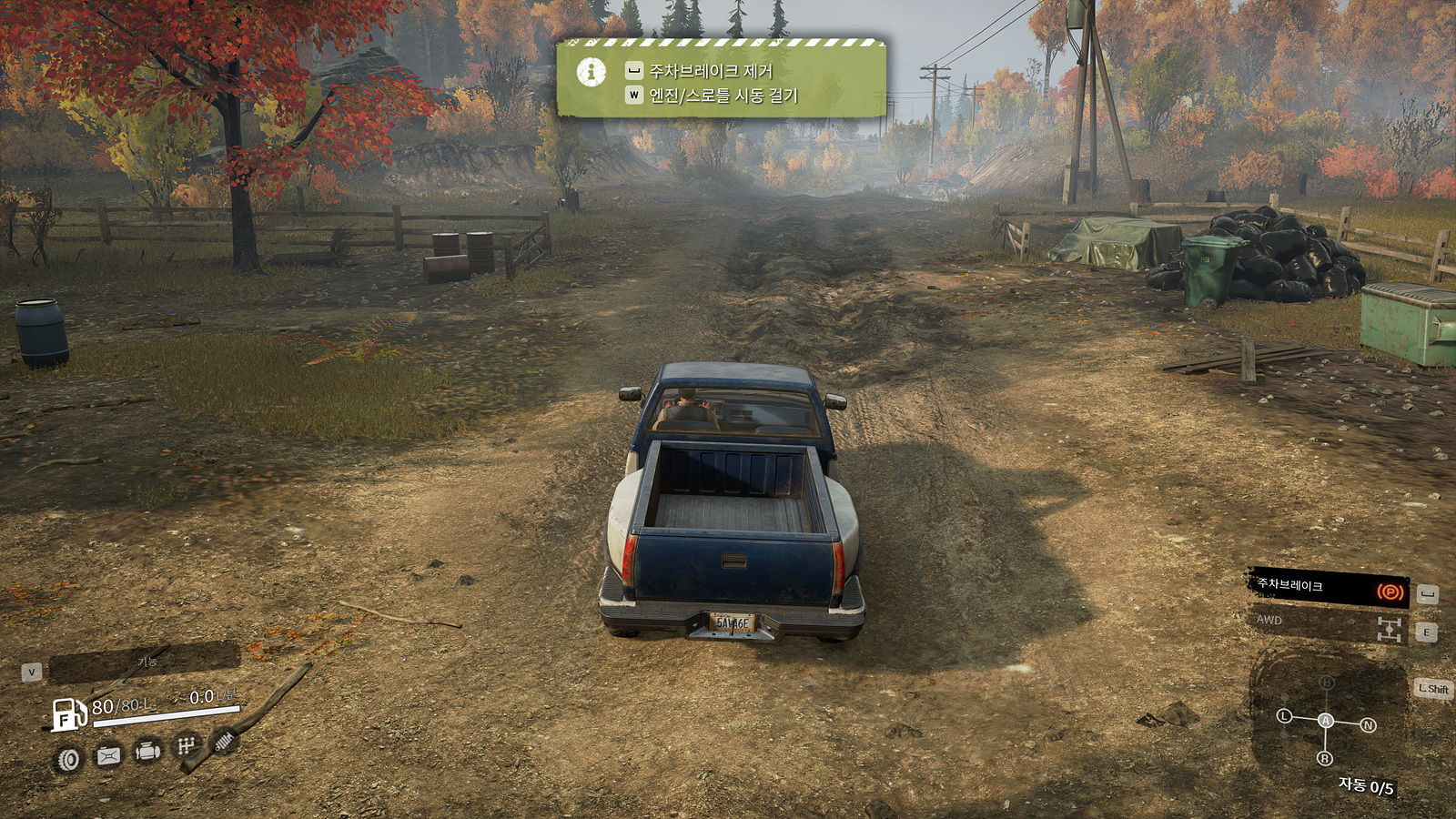
Task: Toggle the 주차브레이크 parking brake panel
Action: pyautogui.click(x=1327, y=589)
